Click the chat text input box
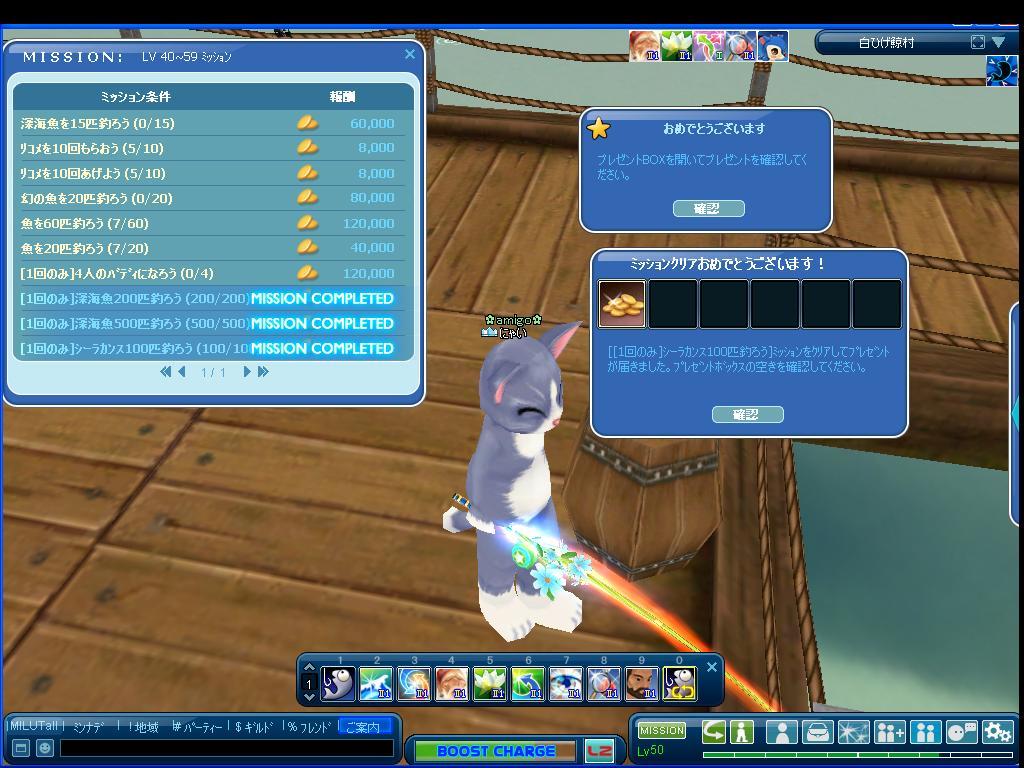The width and height of the screenshot is (1024, 768). click(226, 748)
